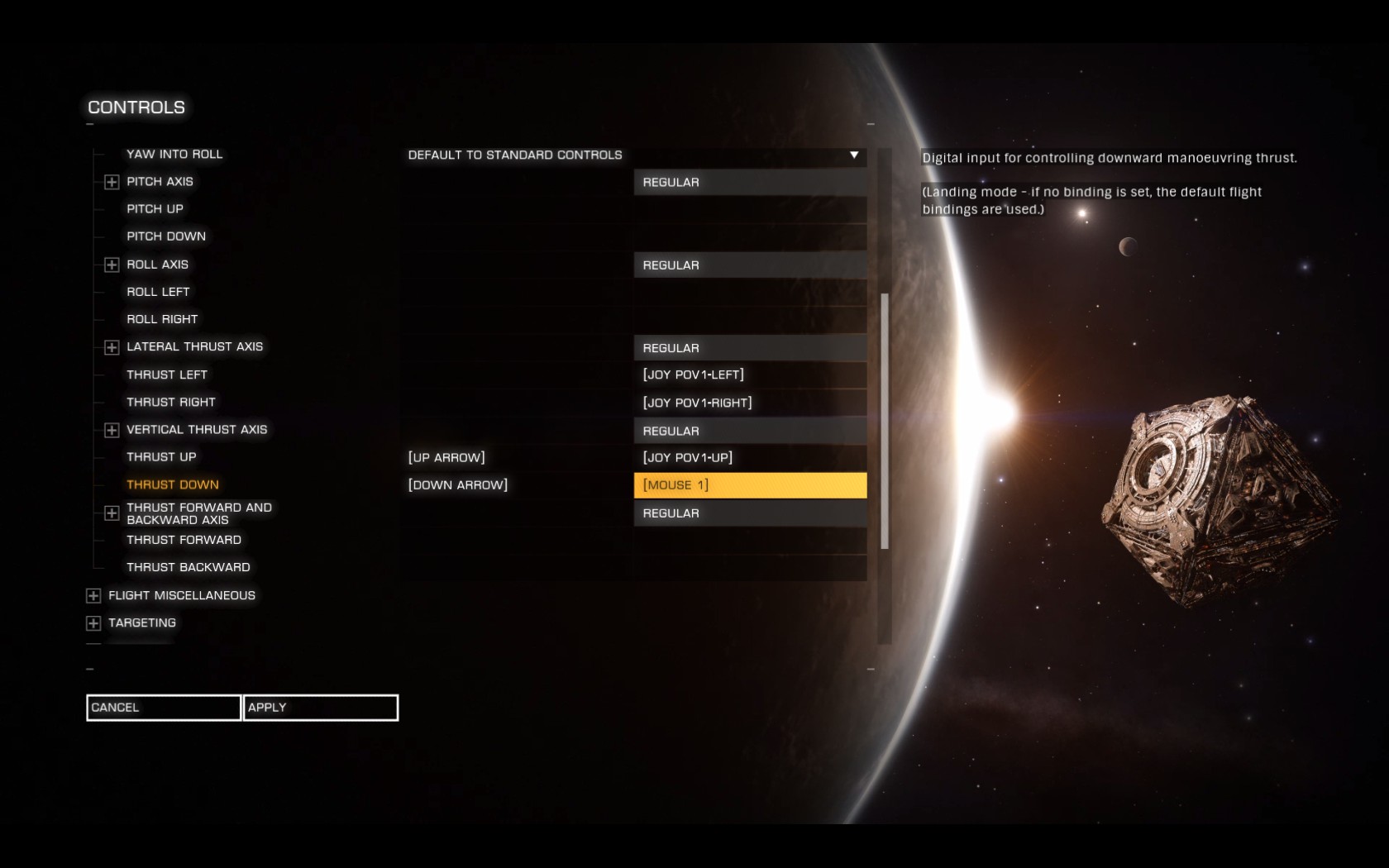Expand the Targeting category
The height and width of the screenshot is (868, 1389).
(x=93, y=623)
